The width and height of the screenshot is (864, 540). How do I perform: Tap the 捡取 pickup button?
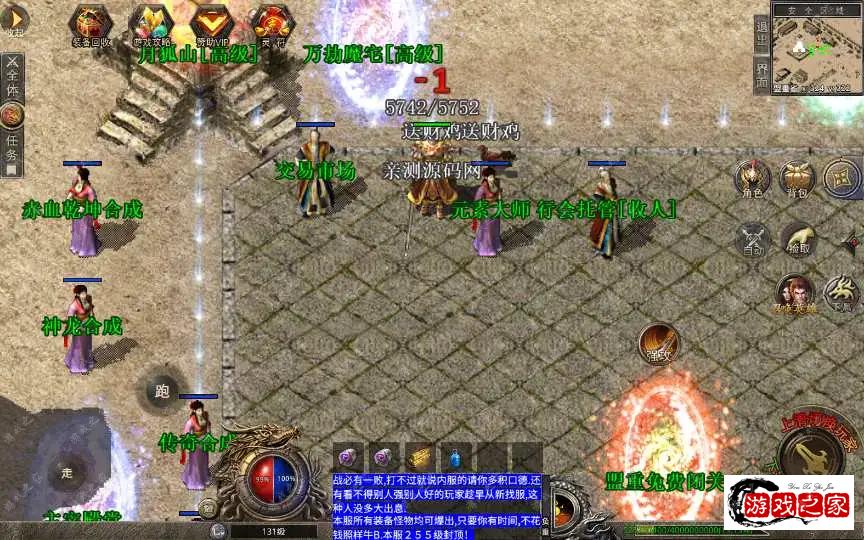[797, 240]
